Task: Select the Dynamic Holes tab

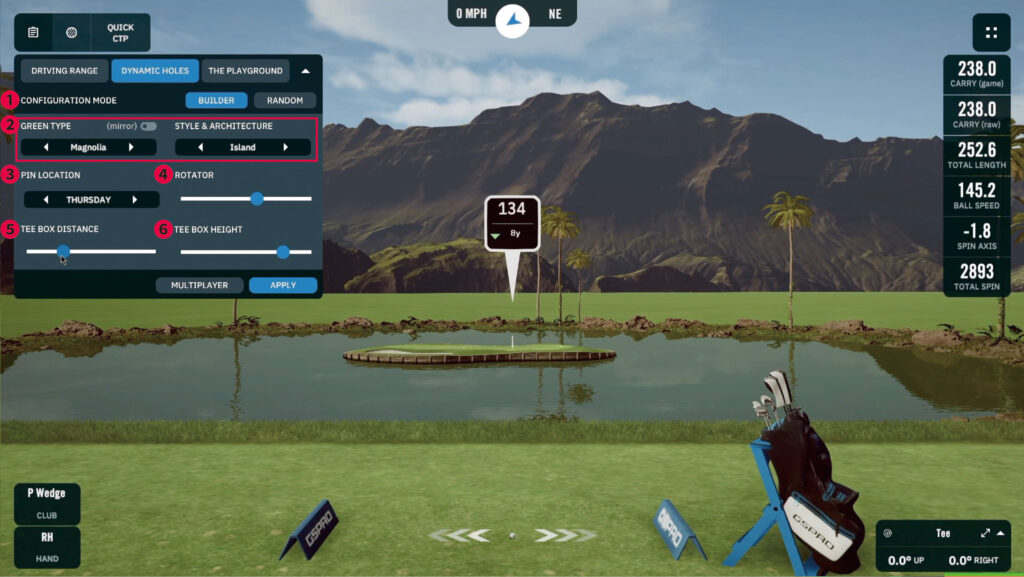Action: coord(155,71)
